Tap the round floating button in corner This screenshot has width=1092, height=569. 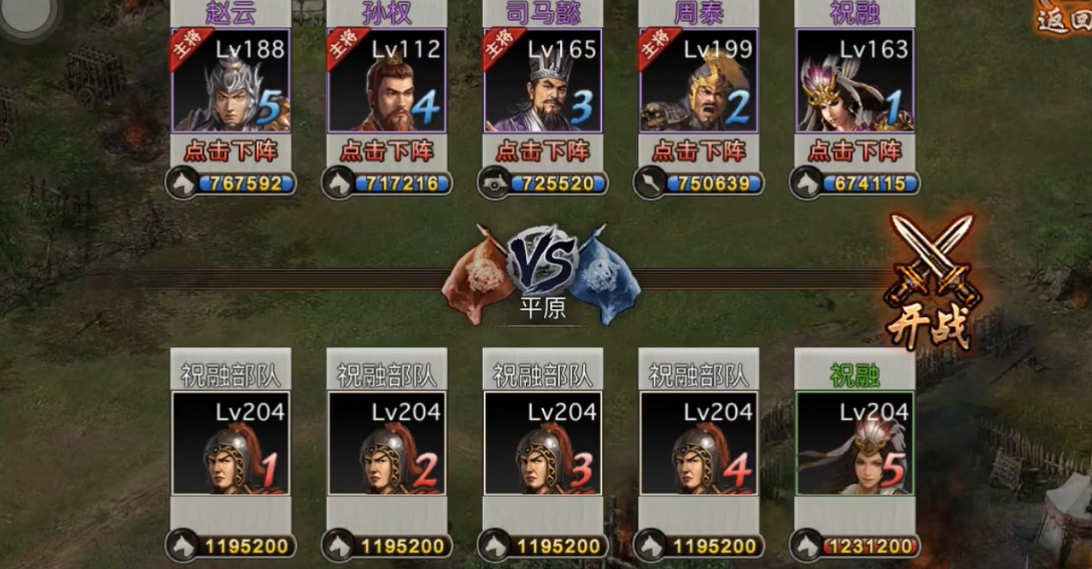point(28,15)
